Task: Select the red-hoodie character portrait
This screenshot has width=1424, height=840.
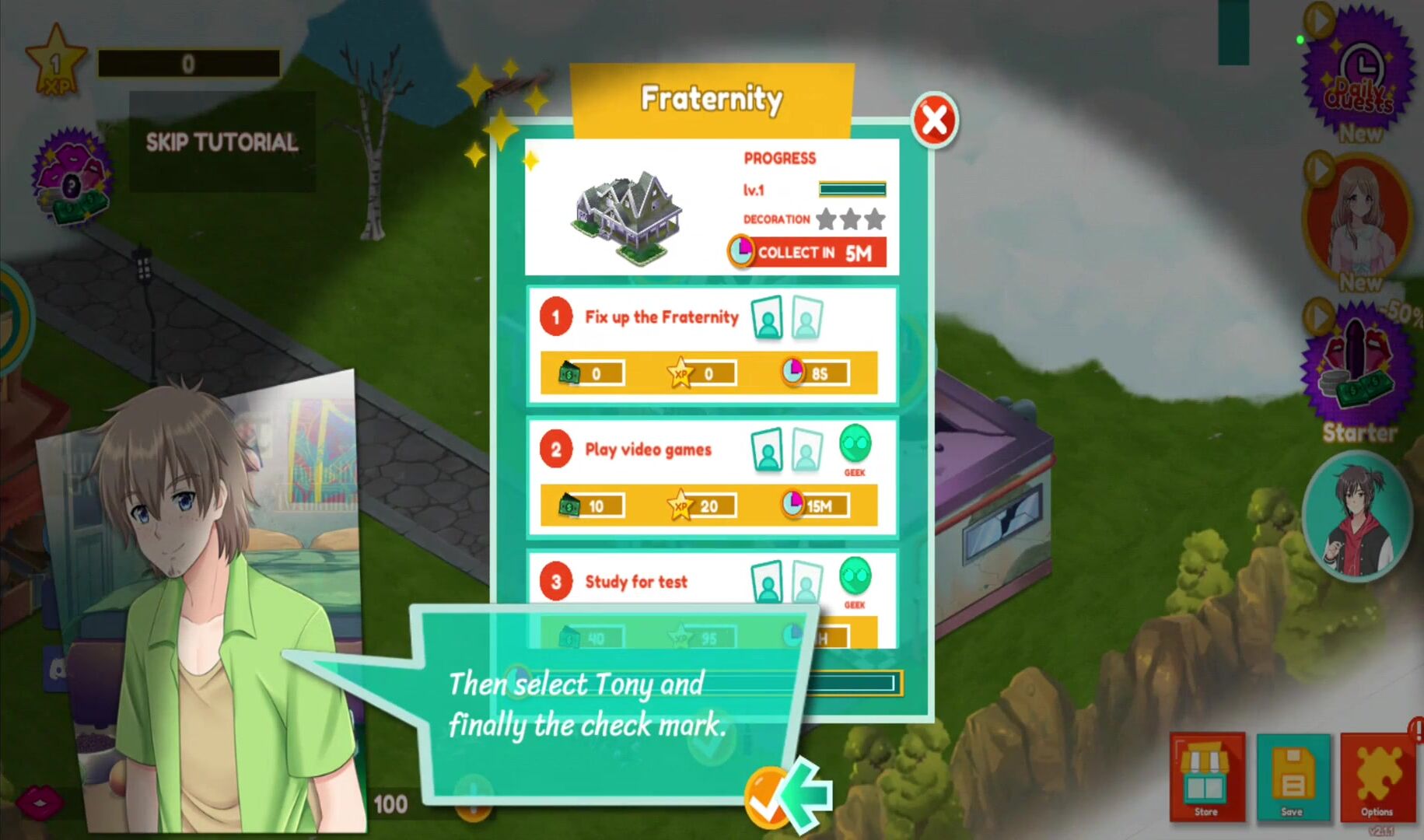Action: (1358, 516)
